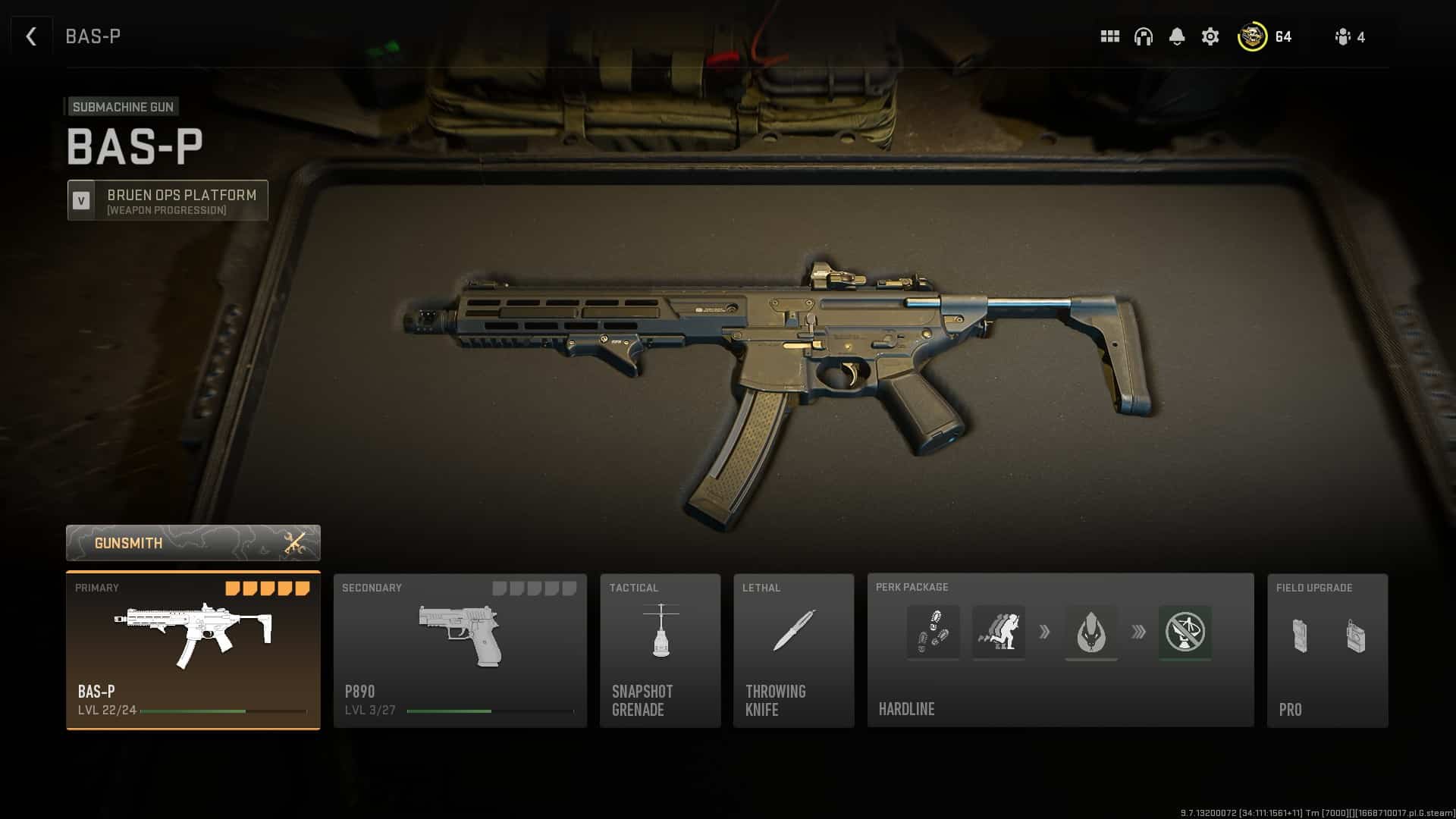Open the audio headset settings icon

pos(1142,36)
